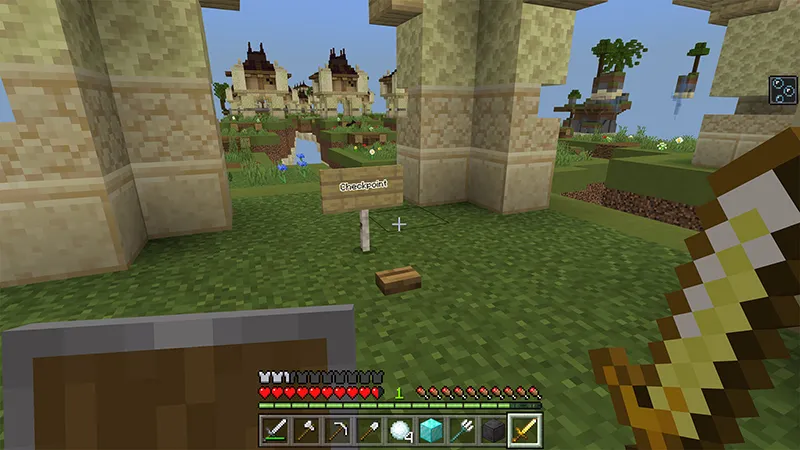This screenshot has width=800, height=450.
Task: Select the iron sword hotbar slot
Action: tap(276, 430)
